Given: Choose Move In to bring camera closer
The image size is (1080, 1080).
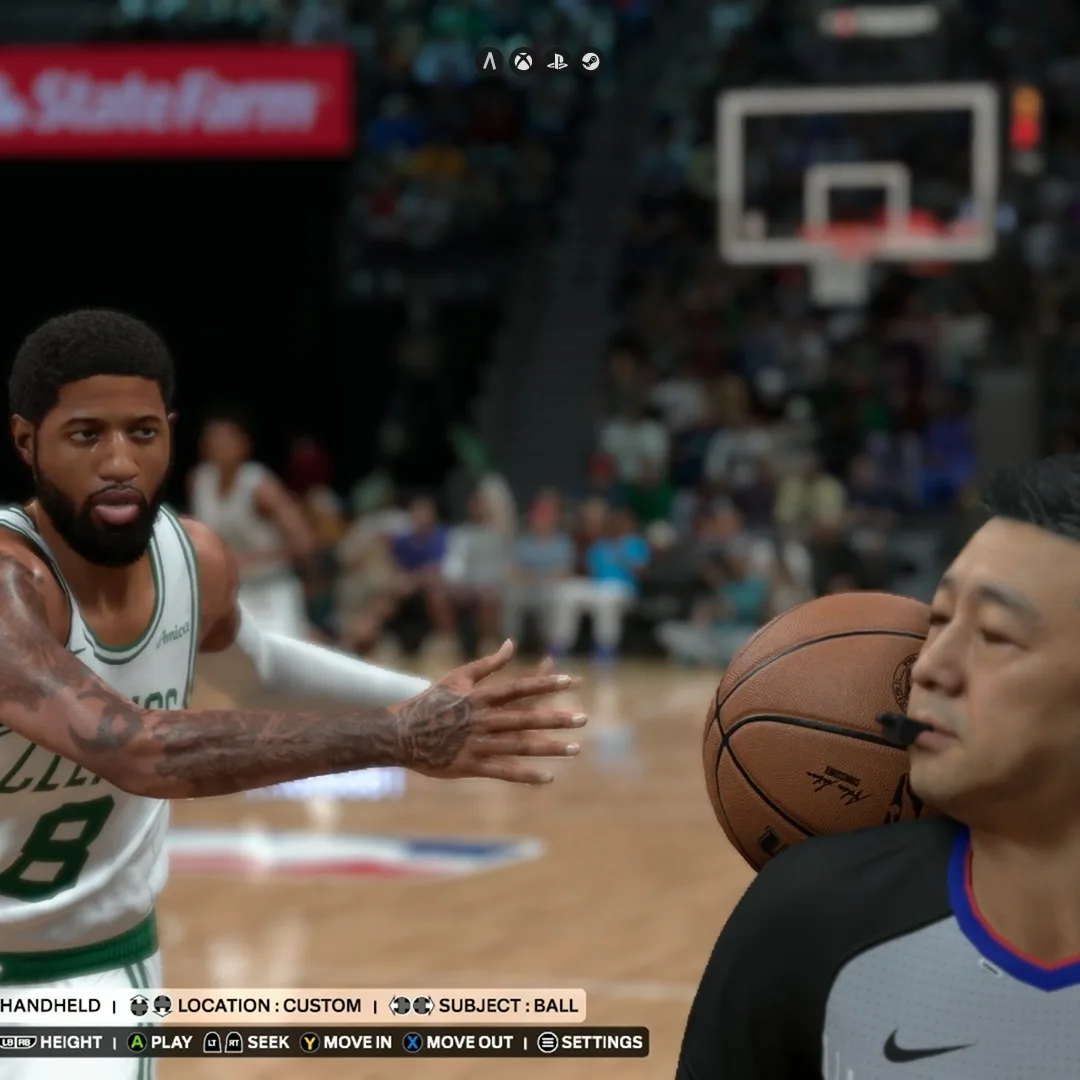Looking at the screenshot, I should tap(346, 1042).
